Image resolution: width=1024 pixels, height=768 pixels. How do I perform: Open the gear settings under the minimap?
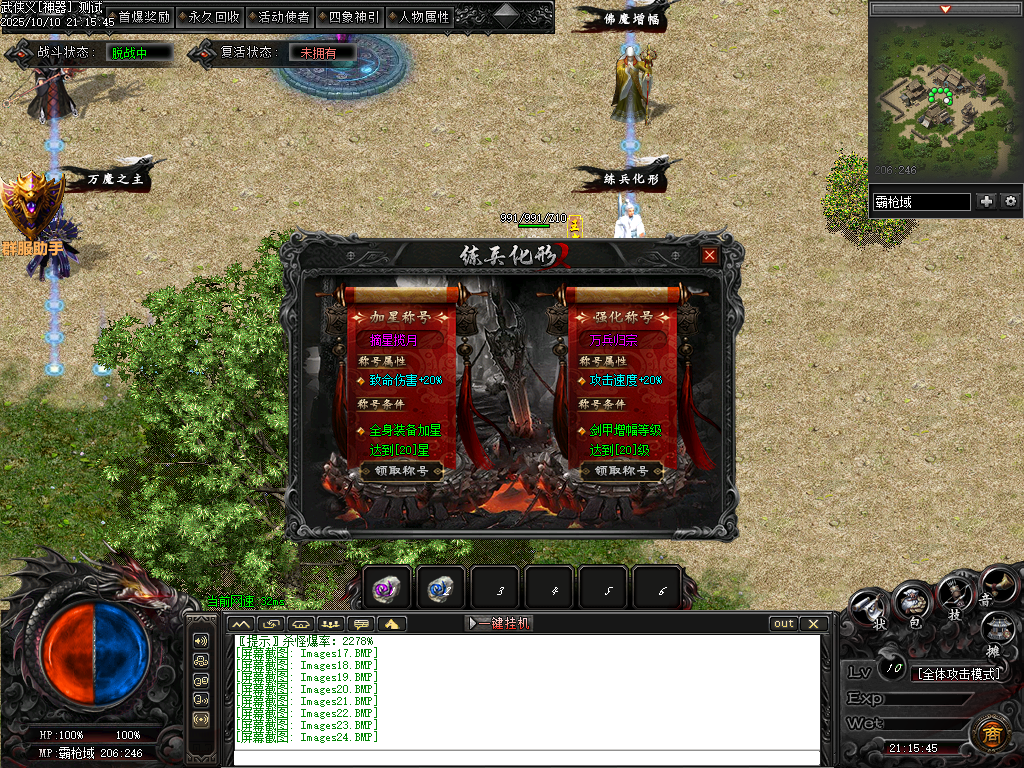(1011, 201)
